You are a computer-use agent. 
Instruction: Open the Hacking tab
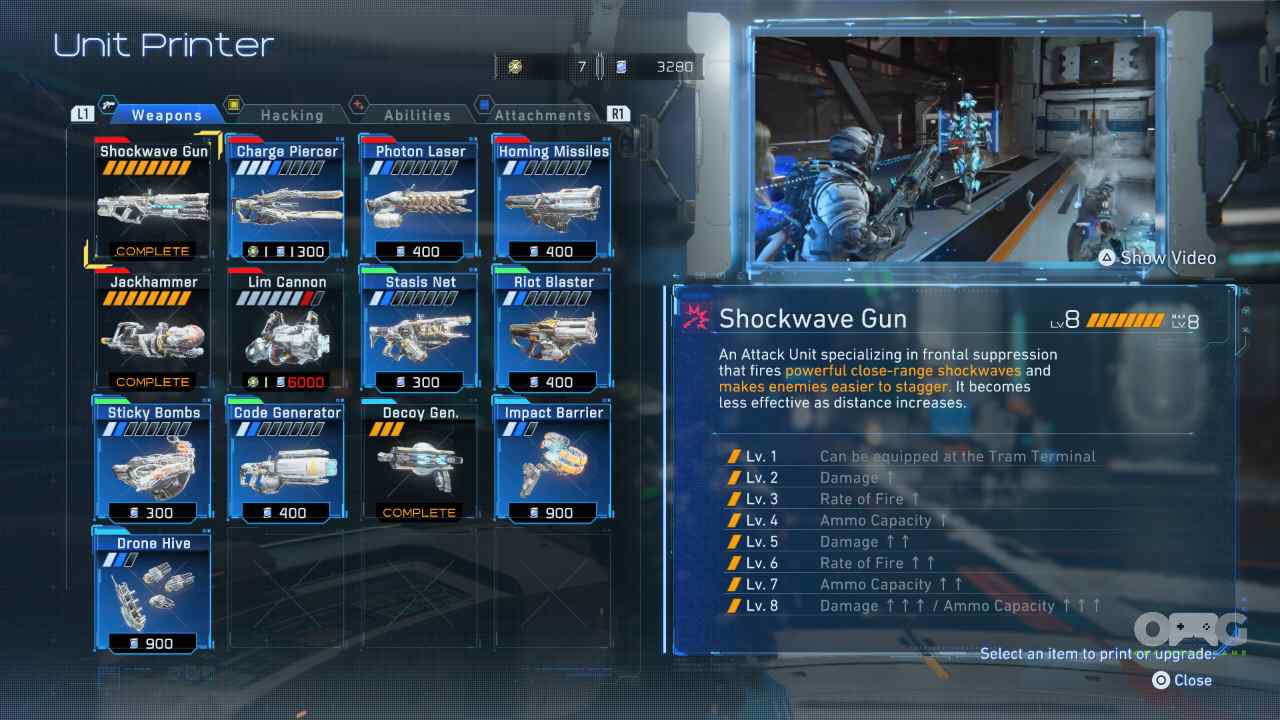coord(291,115)
